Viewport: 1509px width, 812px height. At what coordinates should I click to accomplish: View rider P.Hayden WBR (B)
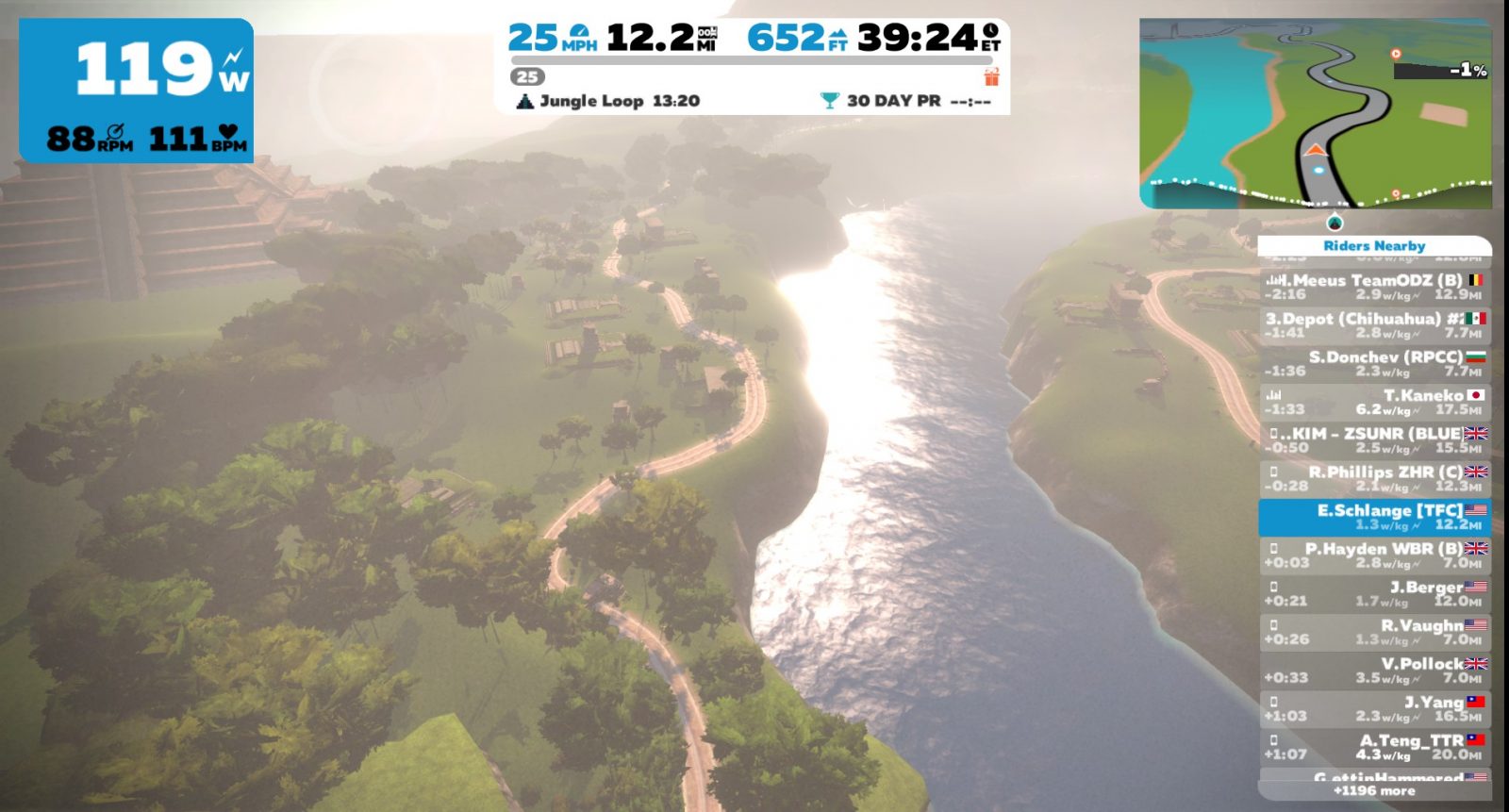(1374, 555)
